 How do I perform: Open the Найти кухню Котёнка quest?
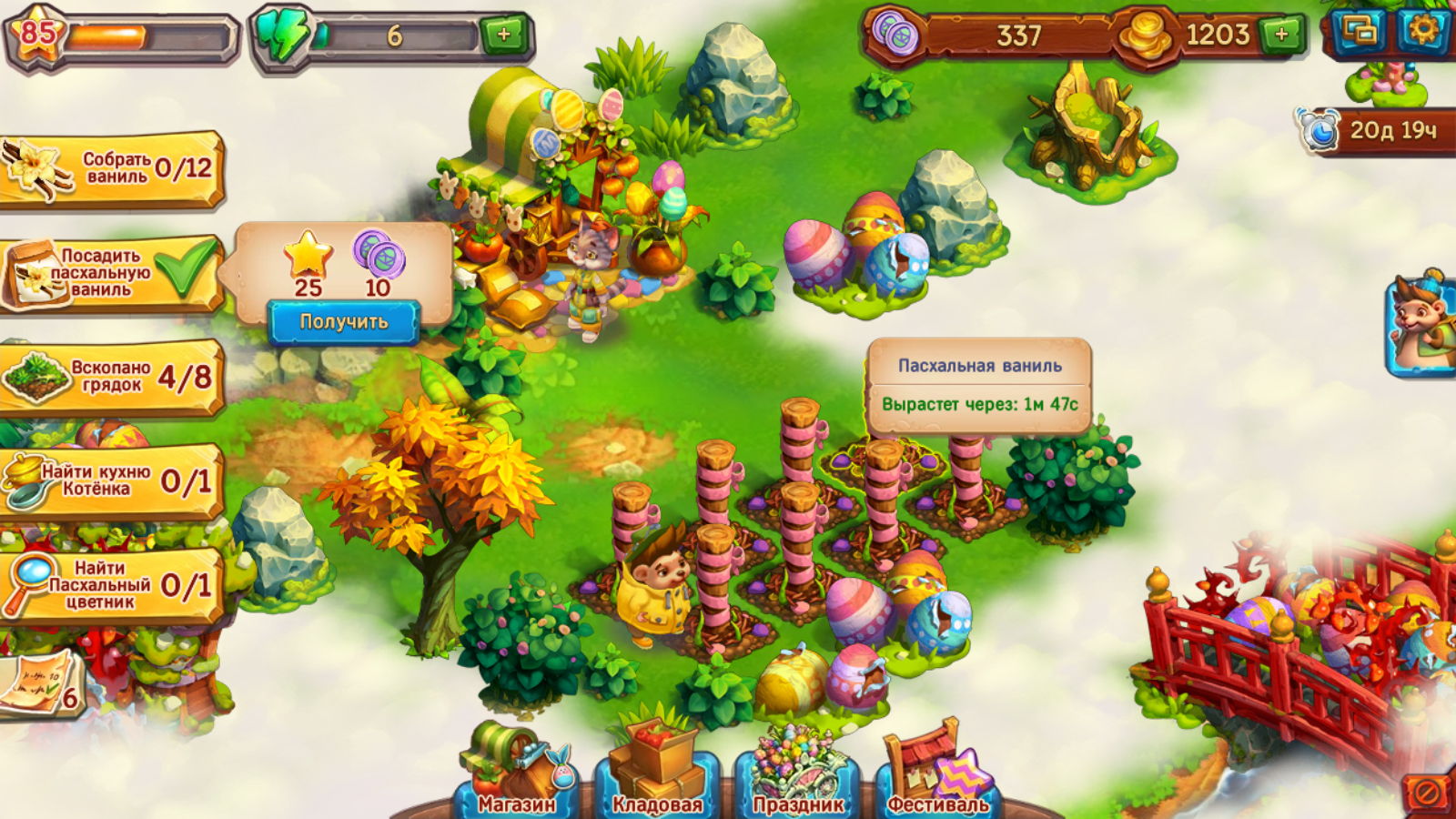(111, 480)
